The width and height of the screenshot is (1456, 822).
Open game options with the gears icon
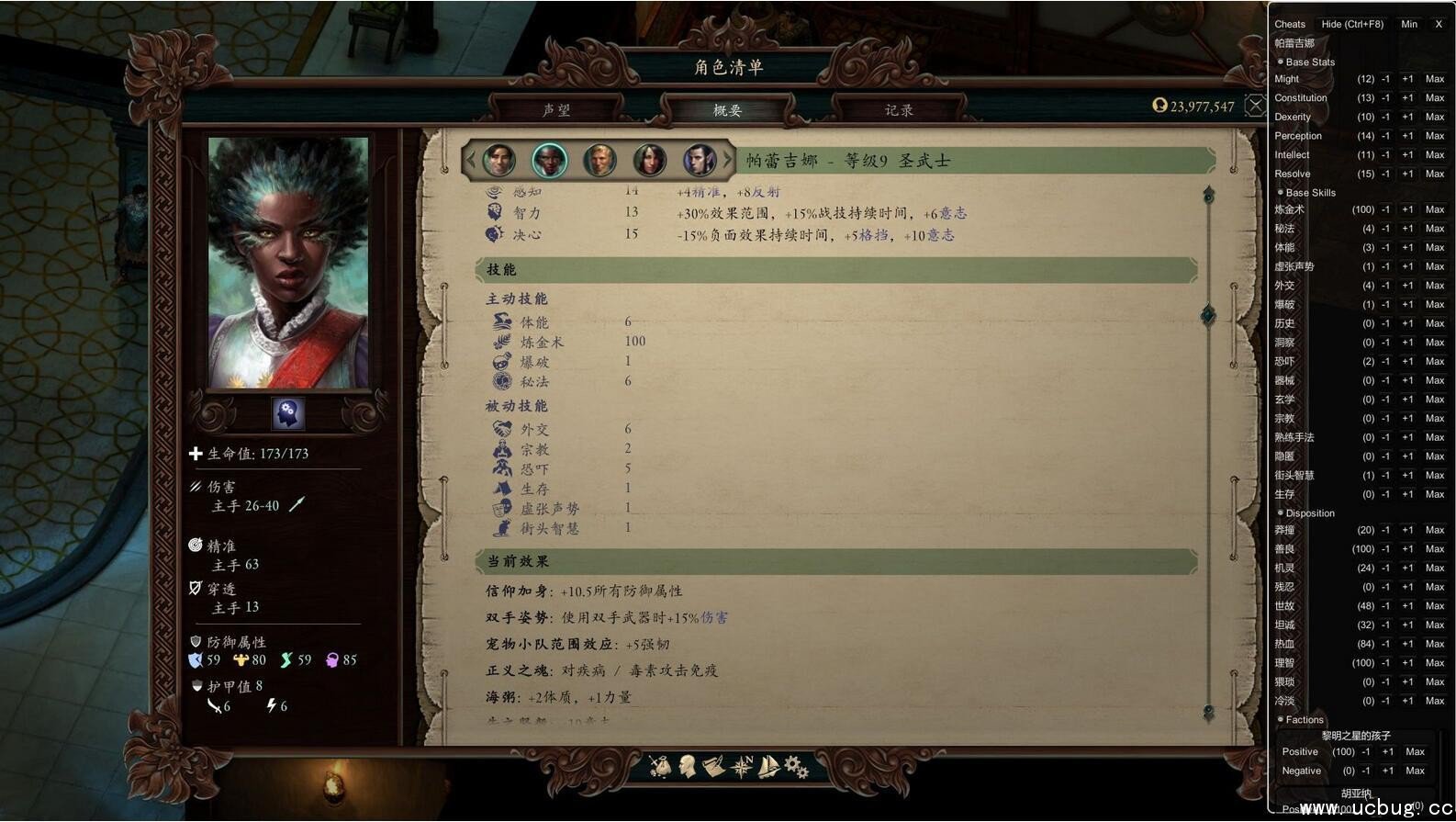[x=793, y=765]
